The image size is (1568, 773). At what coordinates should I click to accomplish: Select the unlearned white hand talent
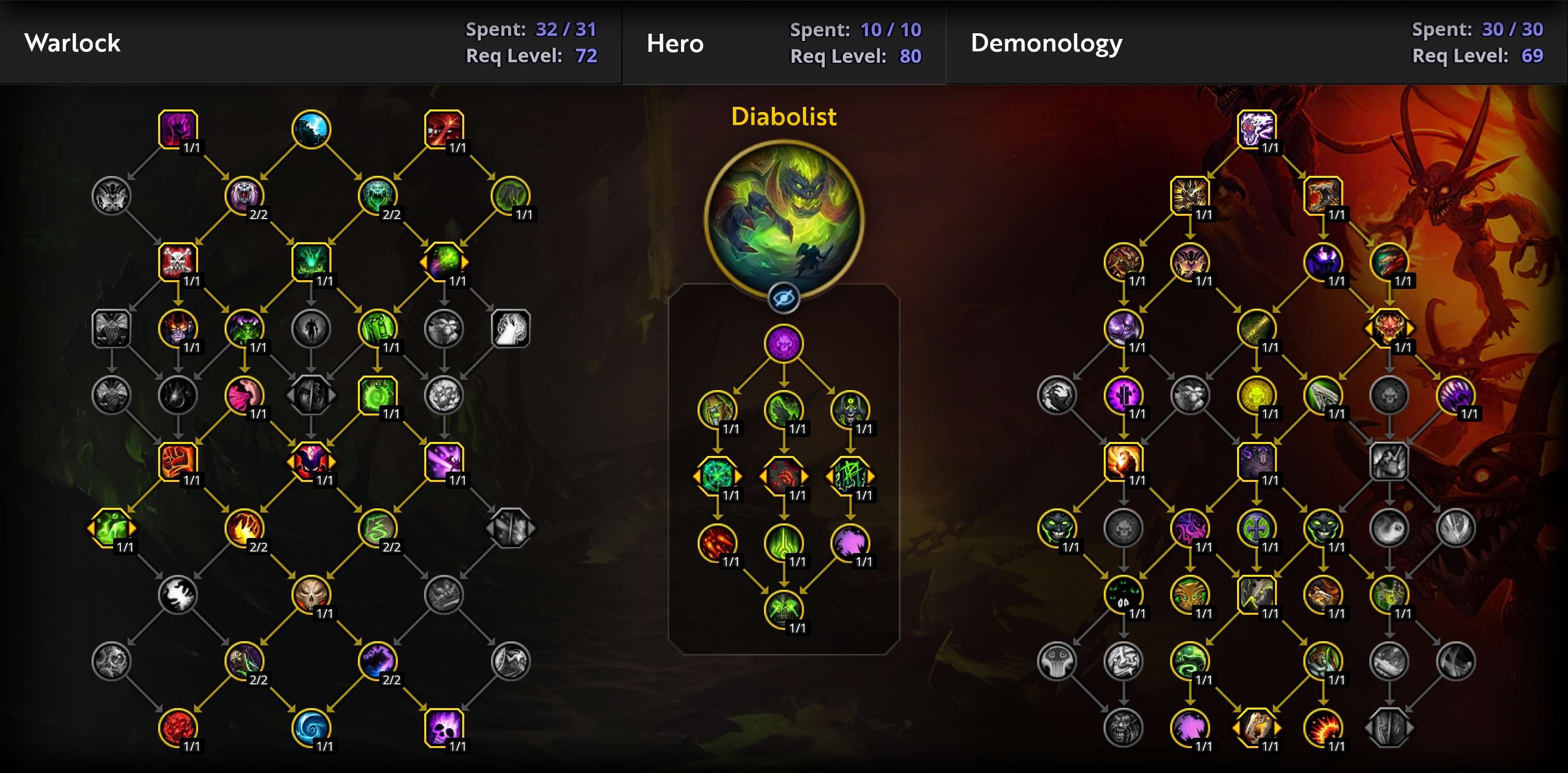point(510,329)
